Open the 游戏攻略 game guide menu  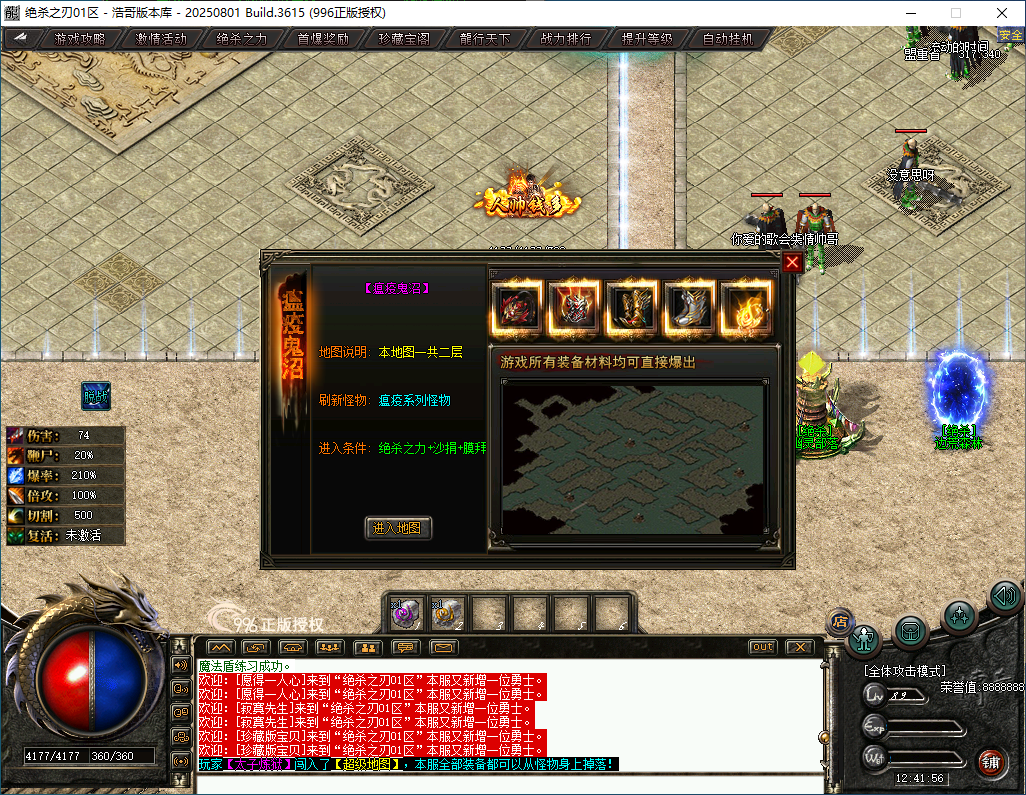(x=80, y=39)
